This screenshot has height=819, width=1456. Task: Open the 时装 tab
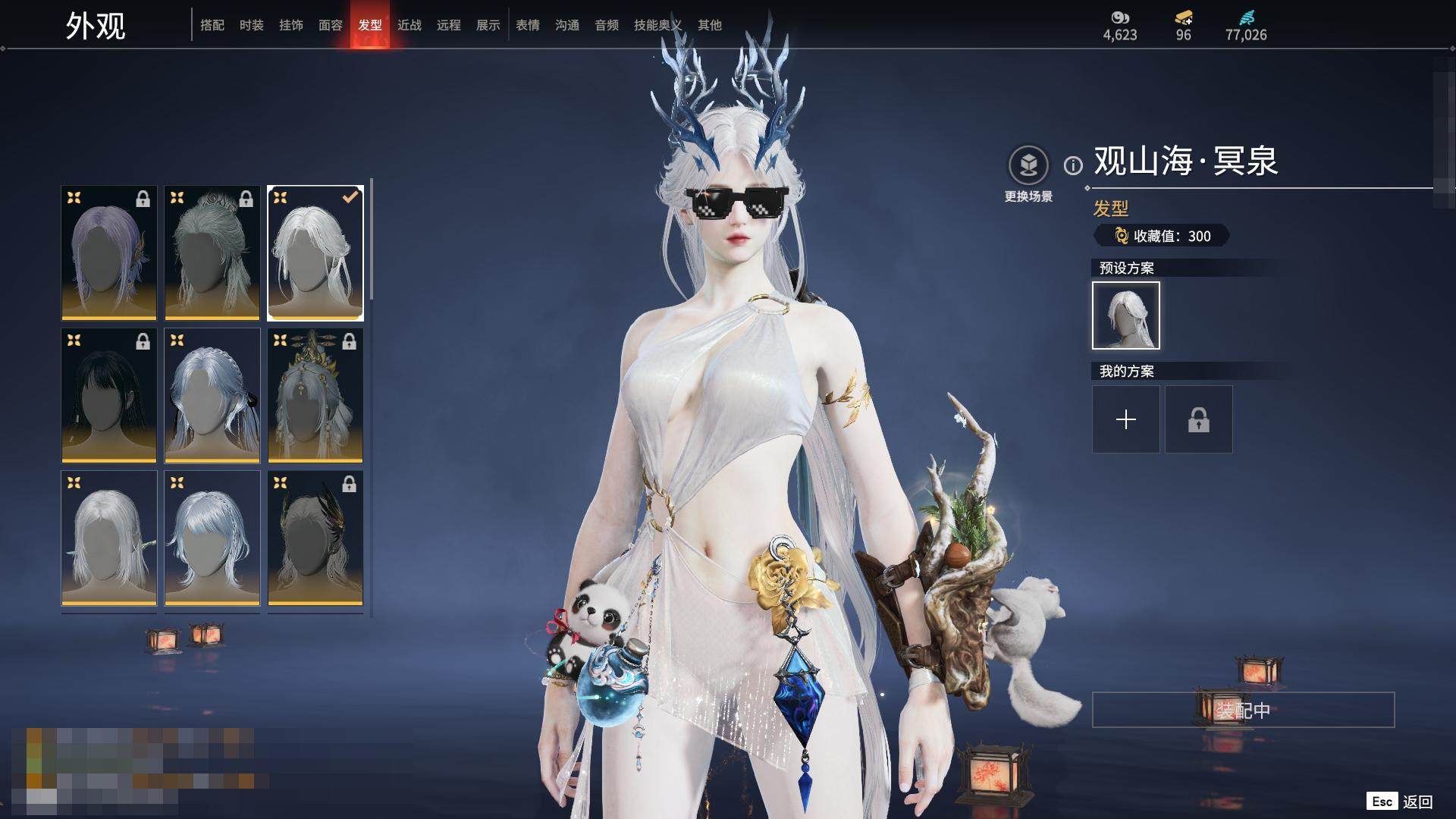point(252,25)
